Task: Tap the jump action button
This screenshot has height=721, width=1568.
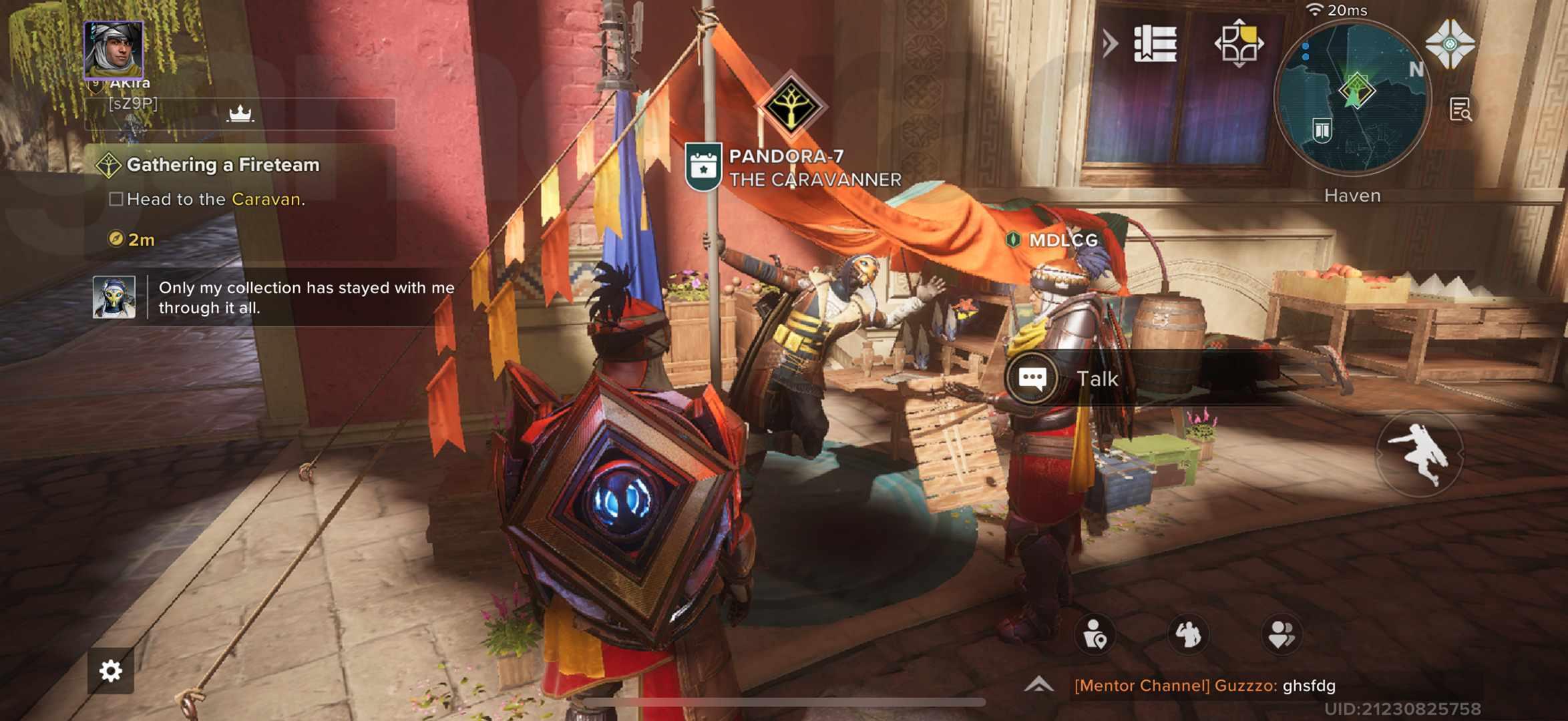Action: pyautogui.click(x=1419, y=454)
